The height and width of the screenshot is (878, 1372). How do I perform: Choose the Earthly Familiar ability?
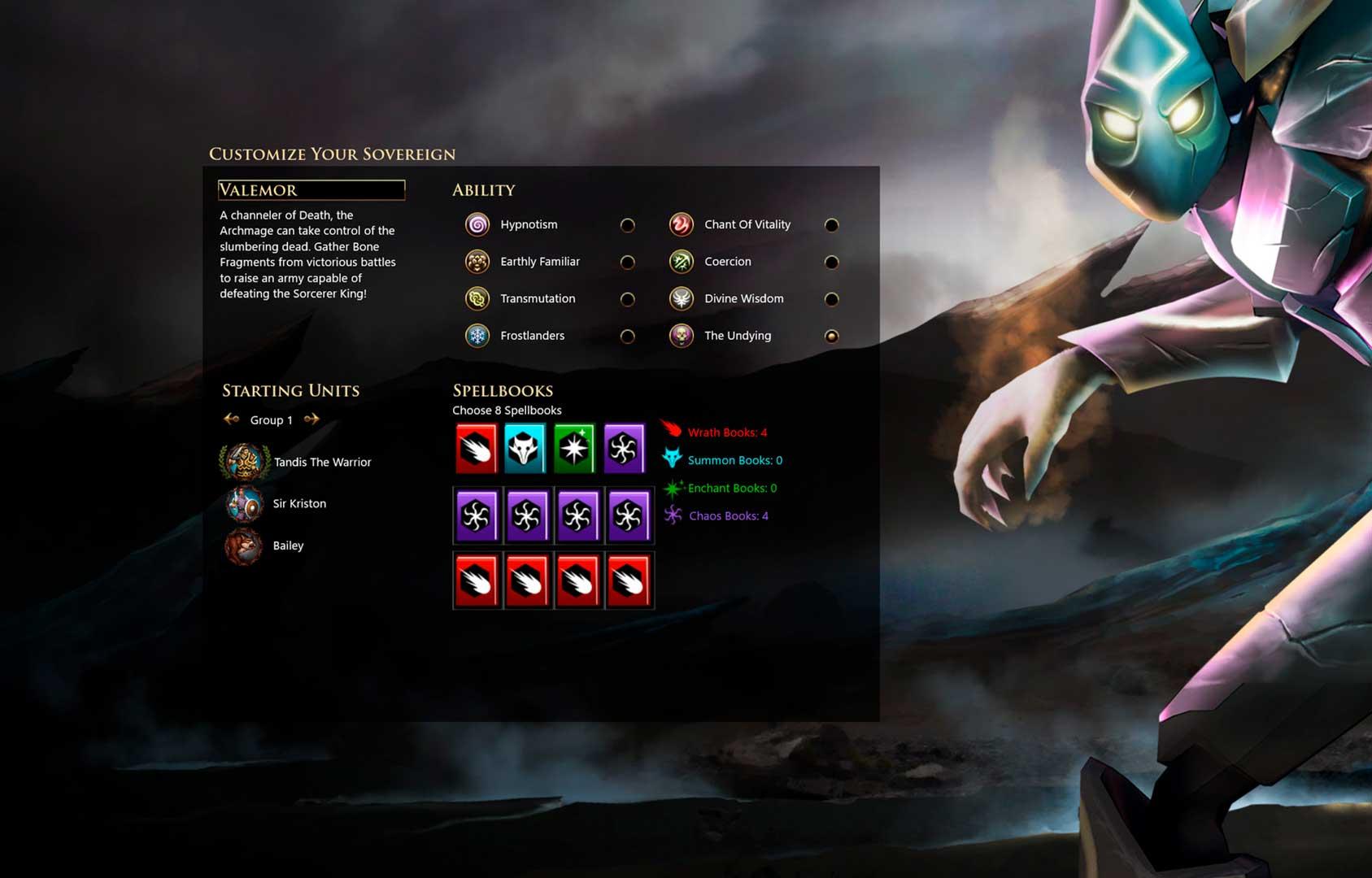point(627,263)
